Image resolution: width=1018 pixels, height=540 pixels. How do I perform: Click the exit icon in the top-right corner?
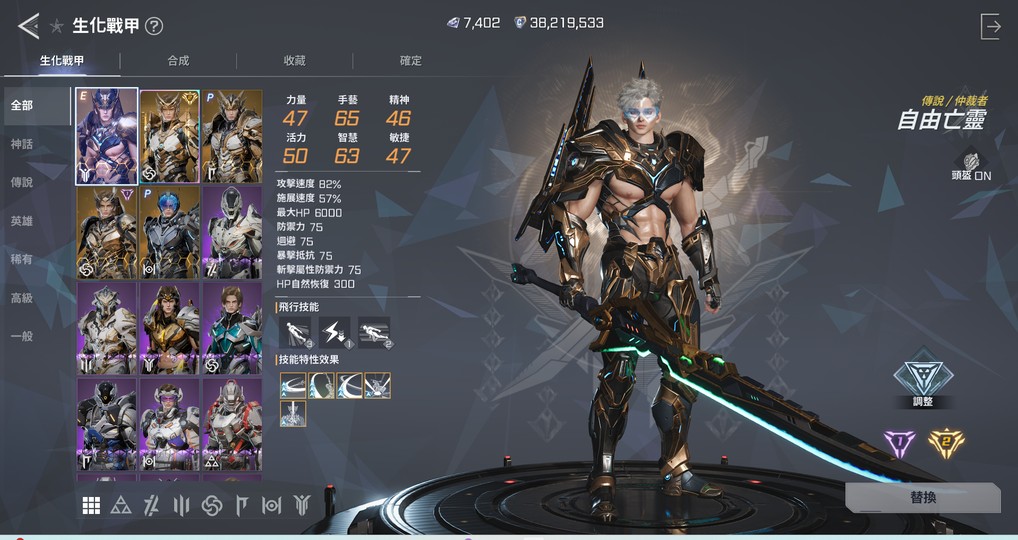coord(990,27)
